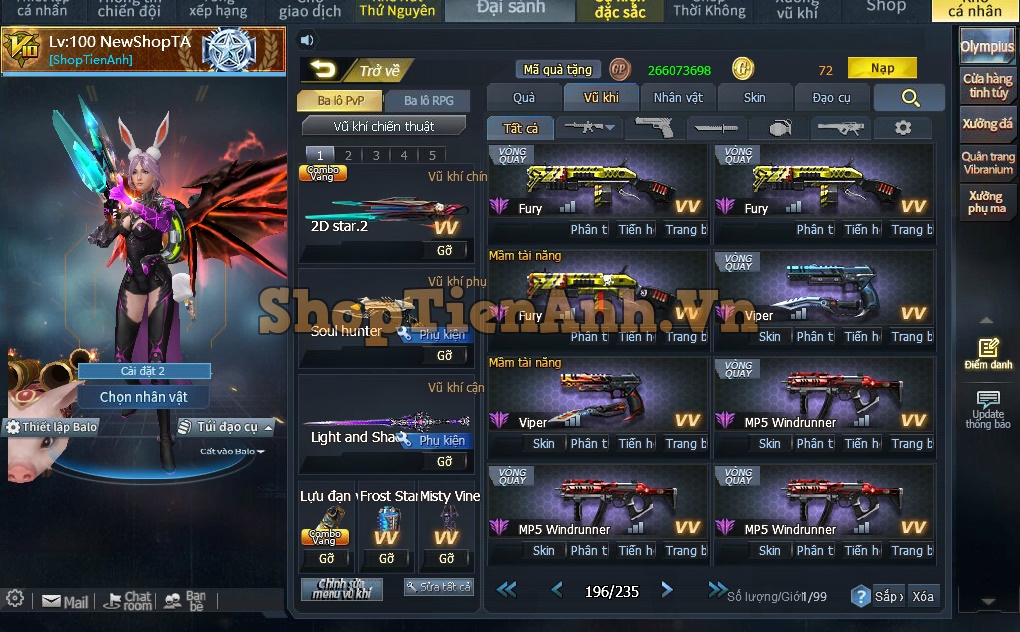Image resolution: width=1020 pixels, height=632 pixels.
Task: Open the Vũ khí chiến thuật panel
Action: 384,126
